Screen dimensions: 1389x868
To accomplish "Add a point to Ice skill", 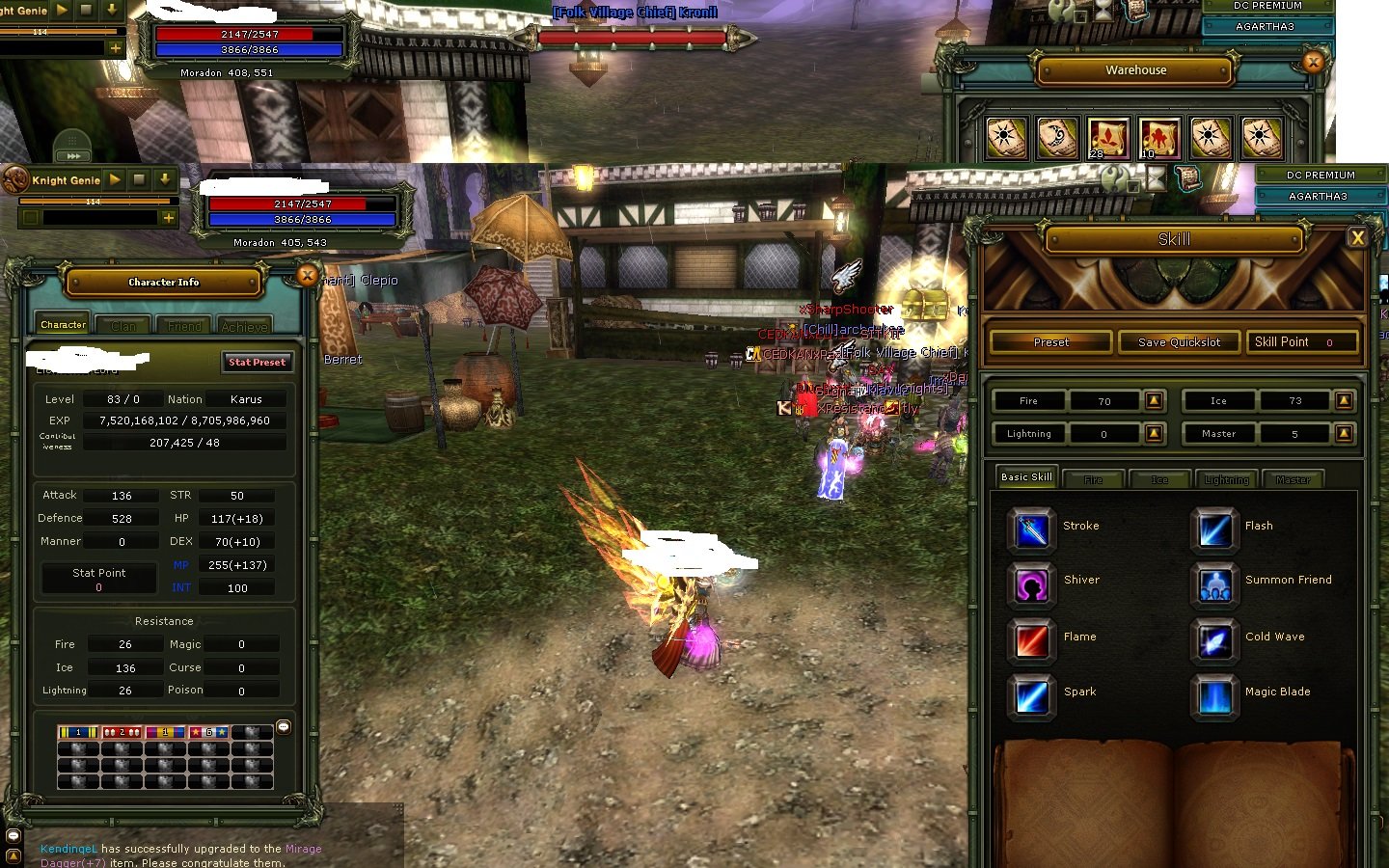I will pyautogui.click(x=1344, y=400).
